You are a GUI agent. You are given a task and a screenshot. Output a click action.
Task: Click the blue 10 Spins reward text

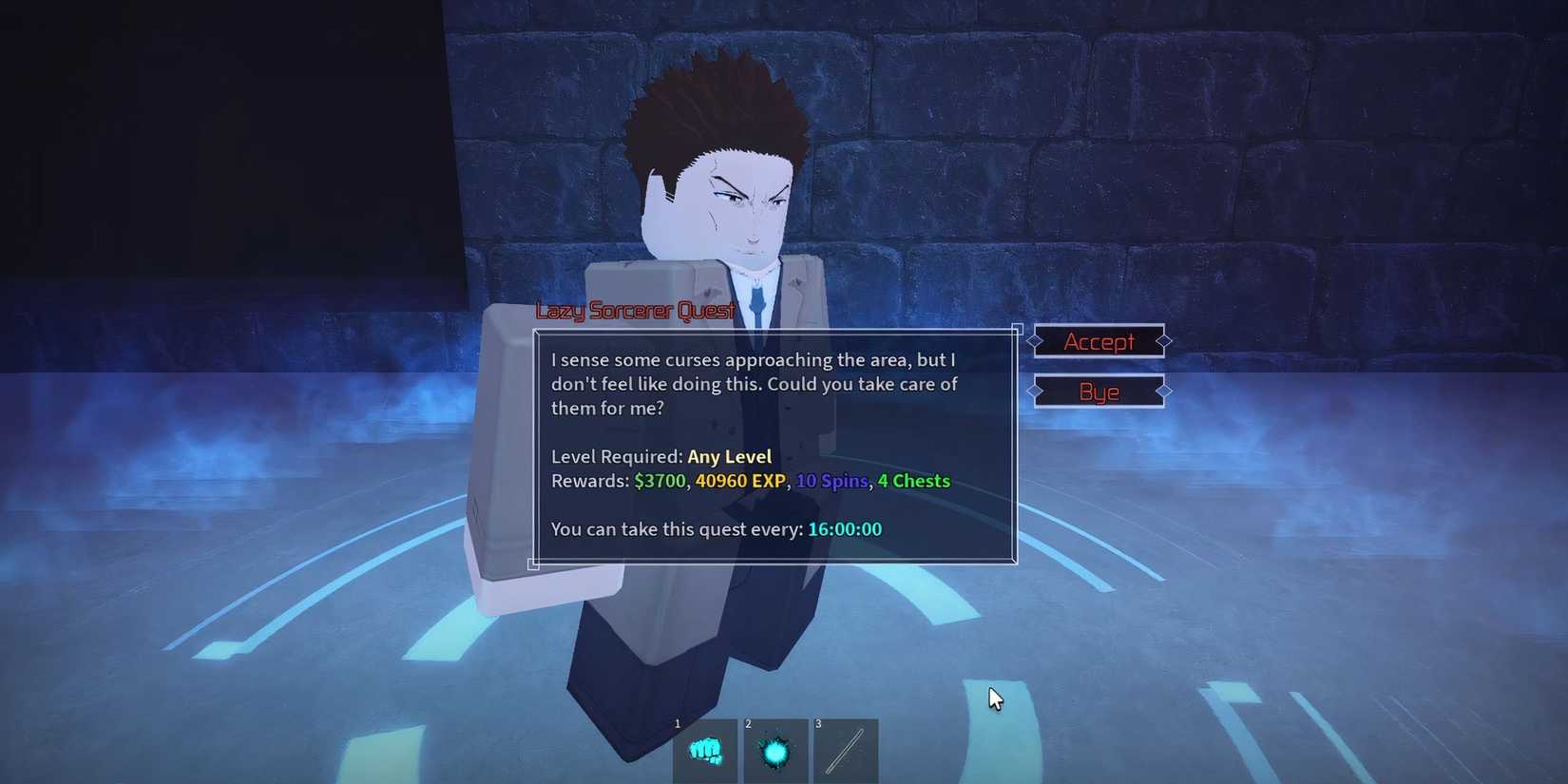(x=832, y=481)
